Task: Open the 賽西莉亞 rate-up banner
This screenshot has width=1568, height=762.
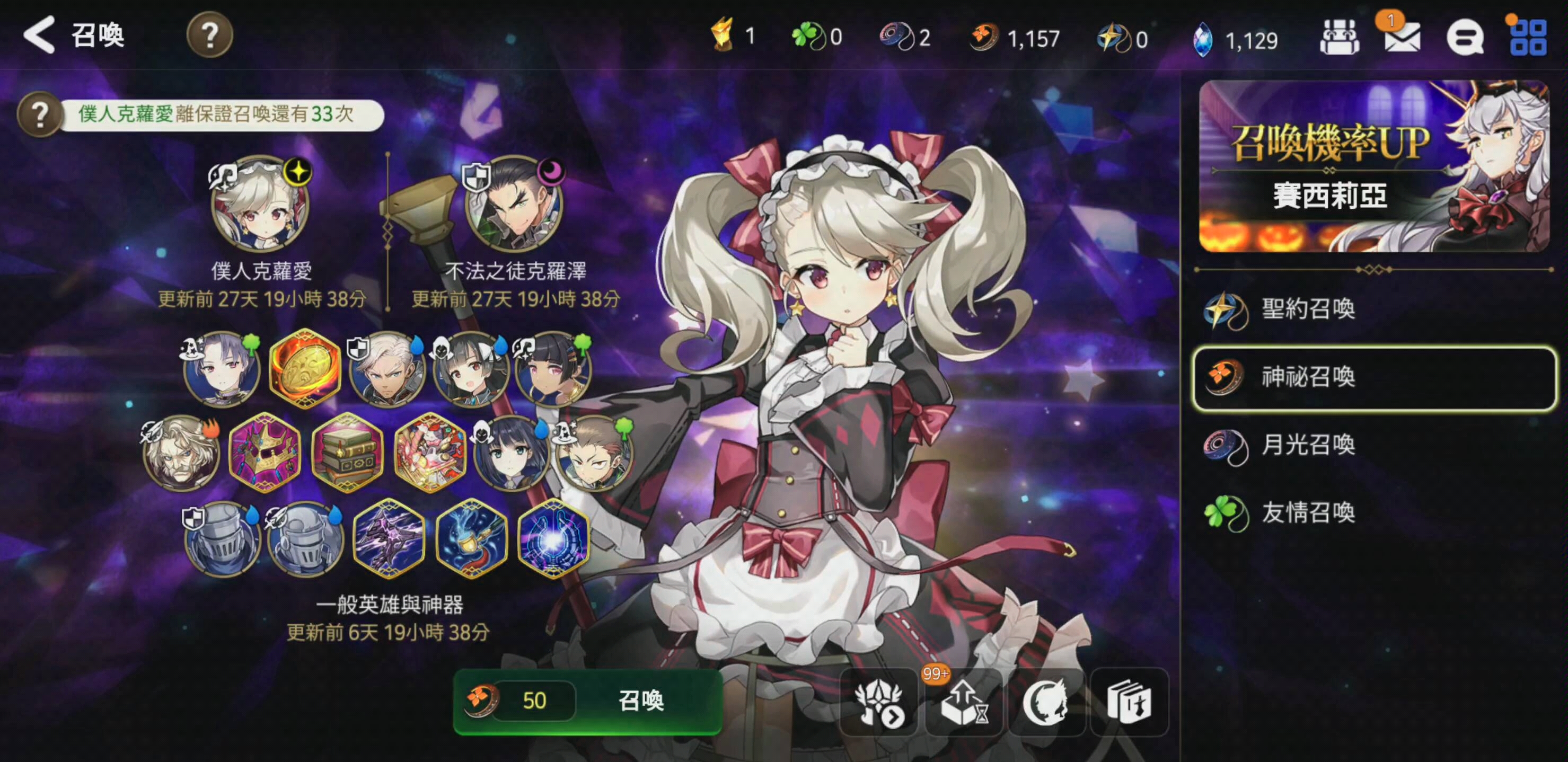Action: point(1373,166)
